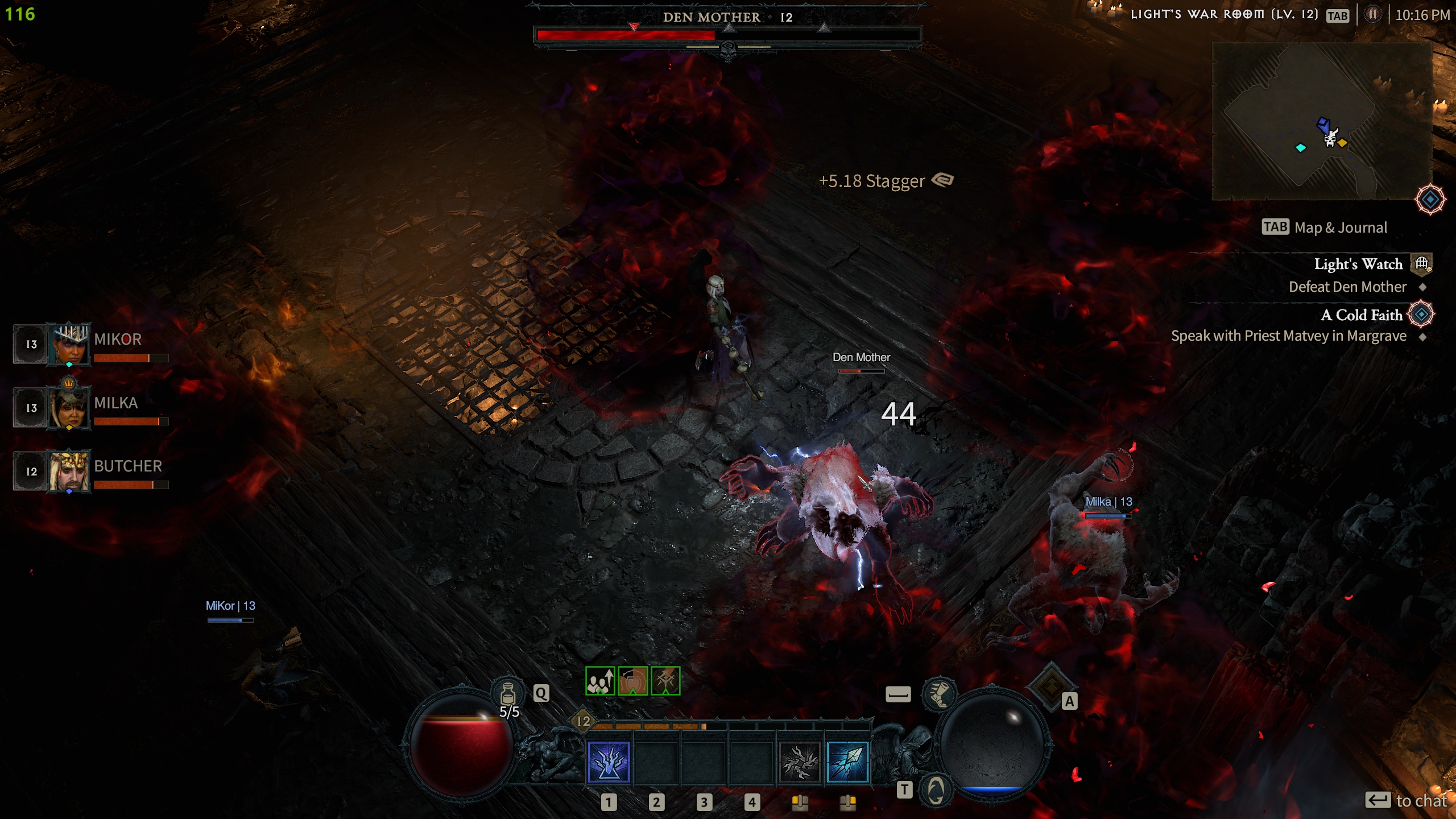
Task: Select Milka's party portrait
Action: [69, 407]
